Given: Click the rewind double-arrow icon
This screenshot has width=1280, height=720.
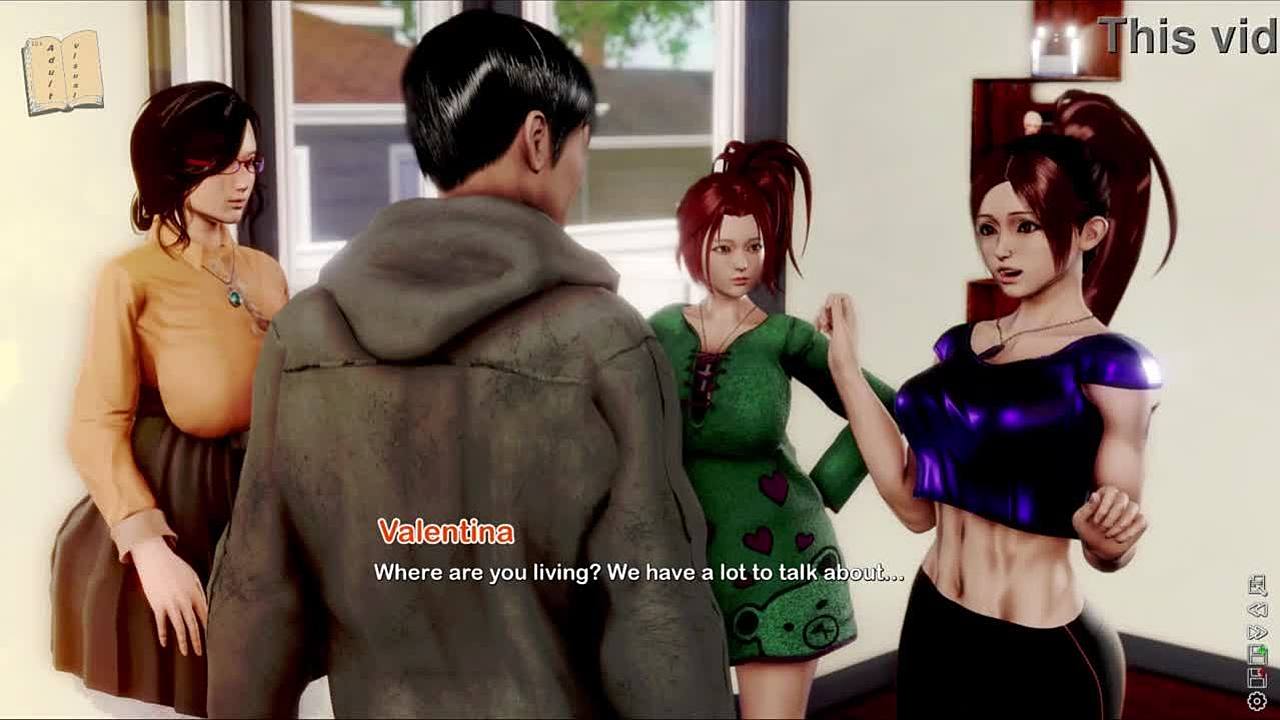Looking at the screenshot, I should [x=1258, y=609].
